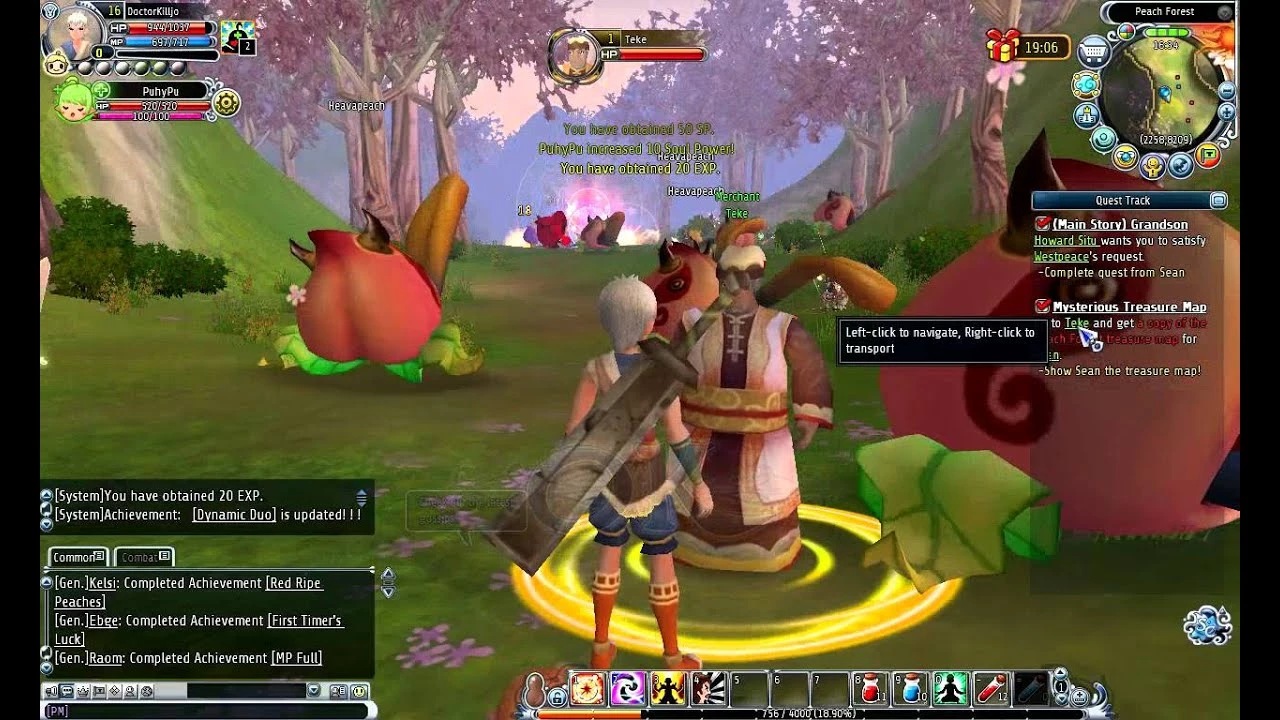Use the red health potion slot
This screenshot has height=720, width=1280.
coord(871,690)
